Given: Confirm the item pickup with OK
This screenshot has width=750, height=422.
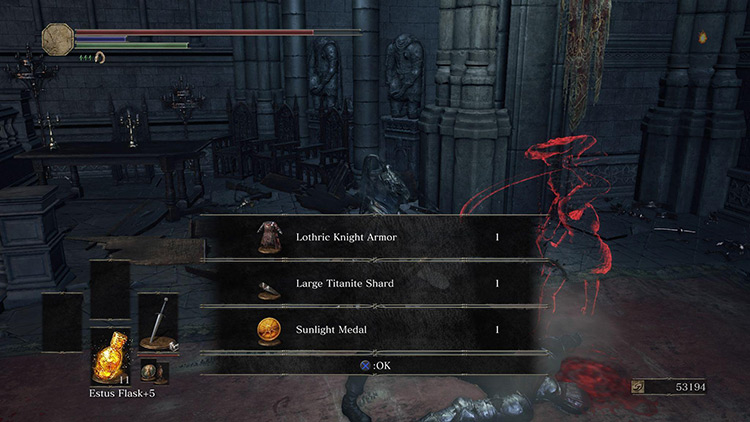Looking at the screenshot, I should pos(374,366).
